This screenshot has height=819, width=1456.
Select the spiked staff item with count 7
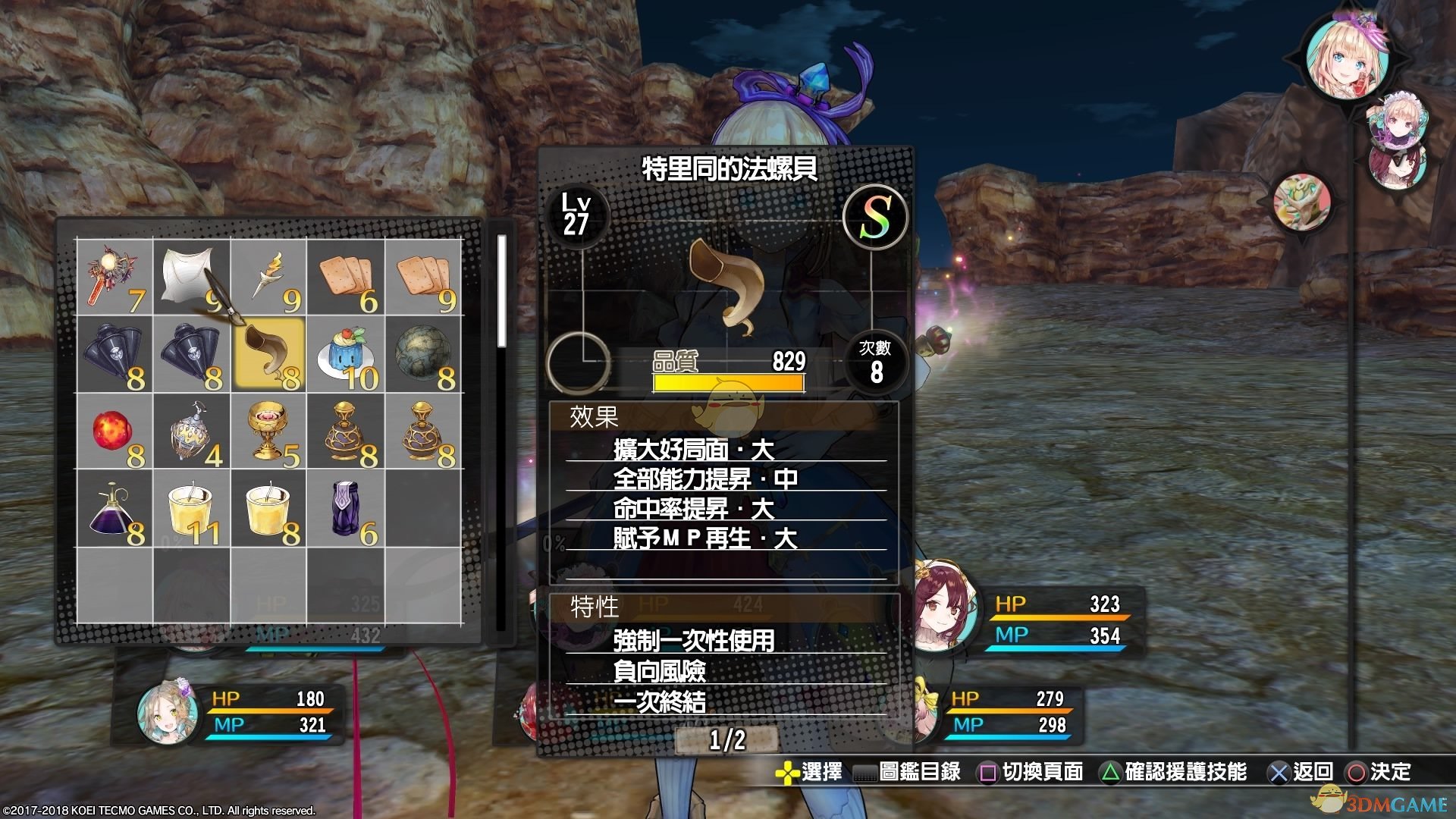(x=115, y=278)
